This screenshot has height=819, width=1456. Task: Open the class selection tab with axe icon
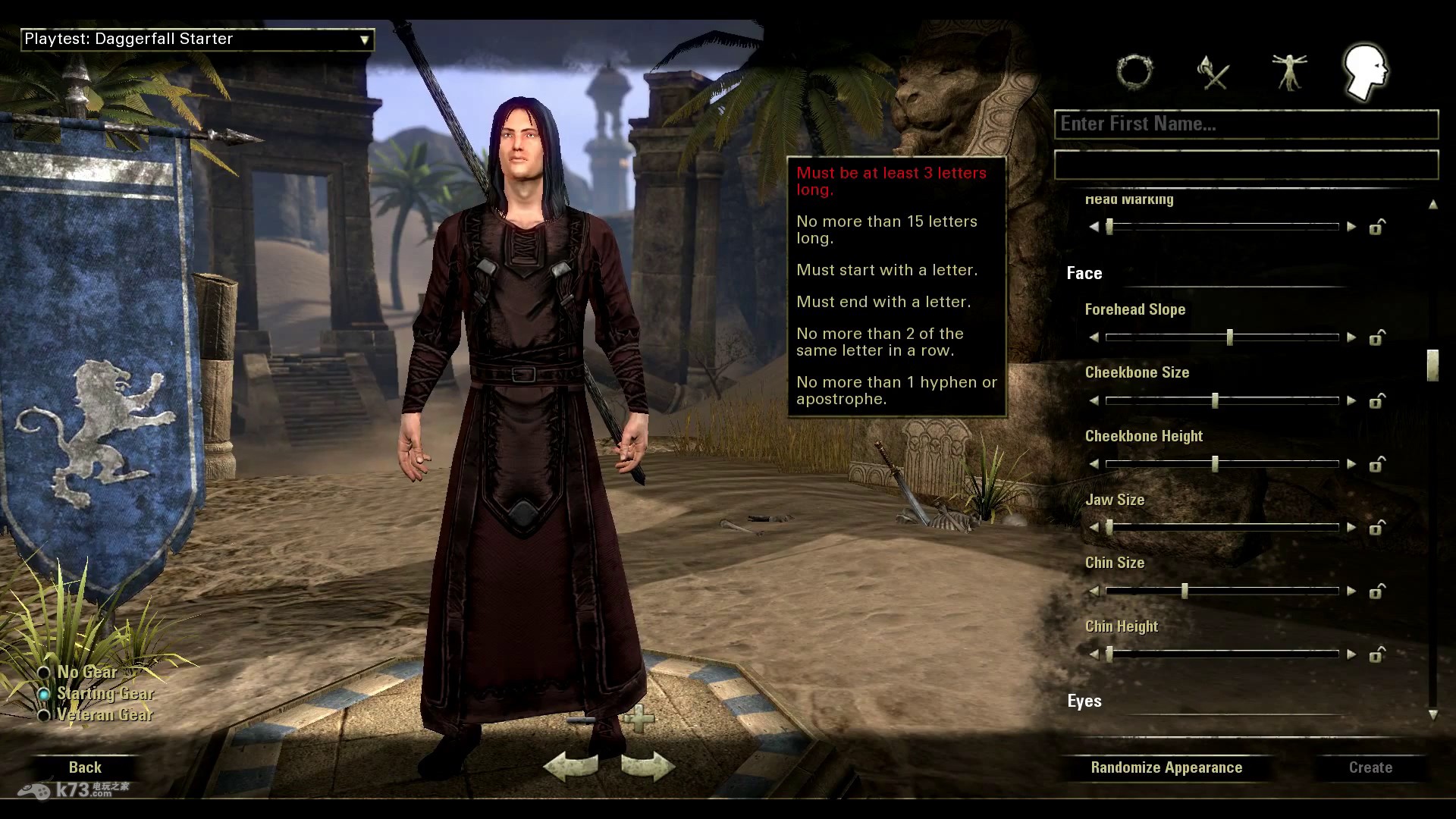click(1213, 73)
